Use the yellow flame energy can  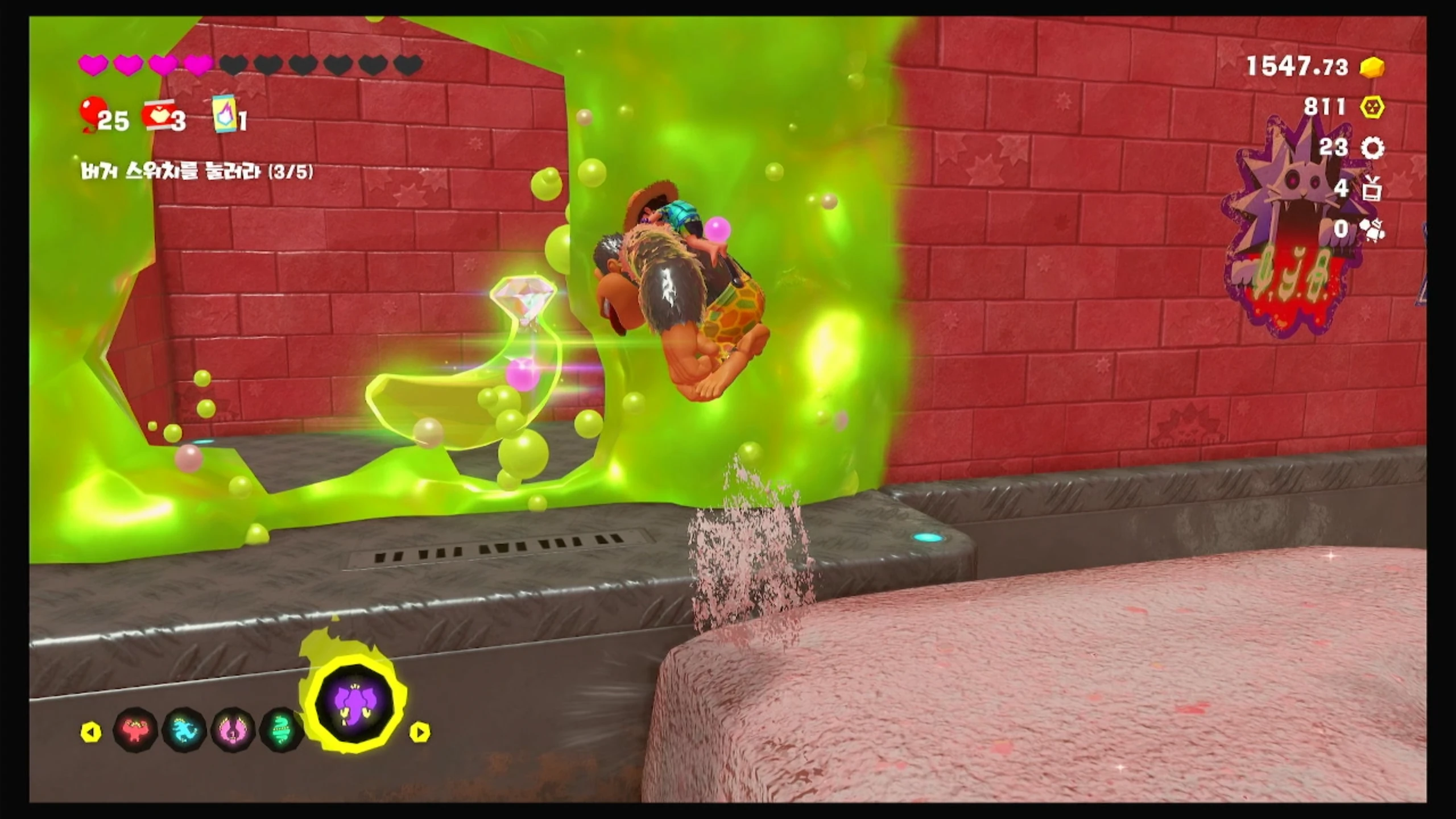[224, 114]
